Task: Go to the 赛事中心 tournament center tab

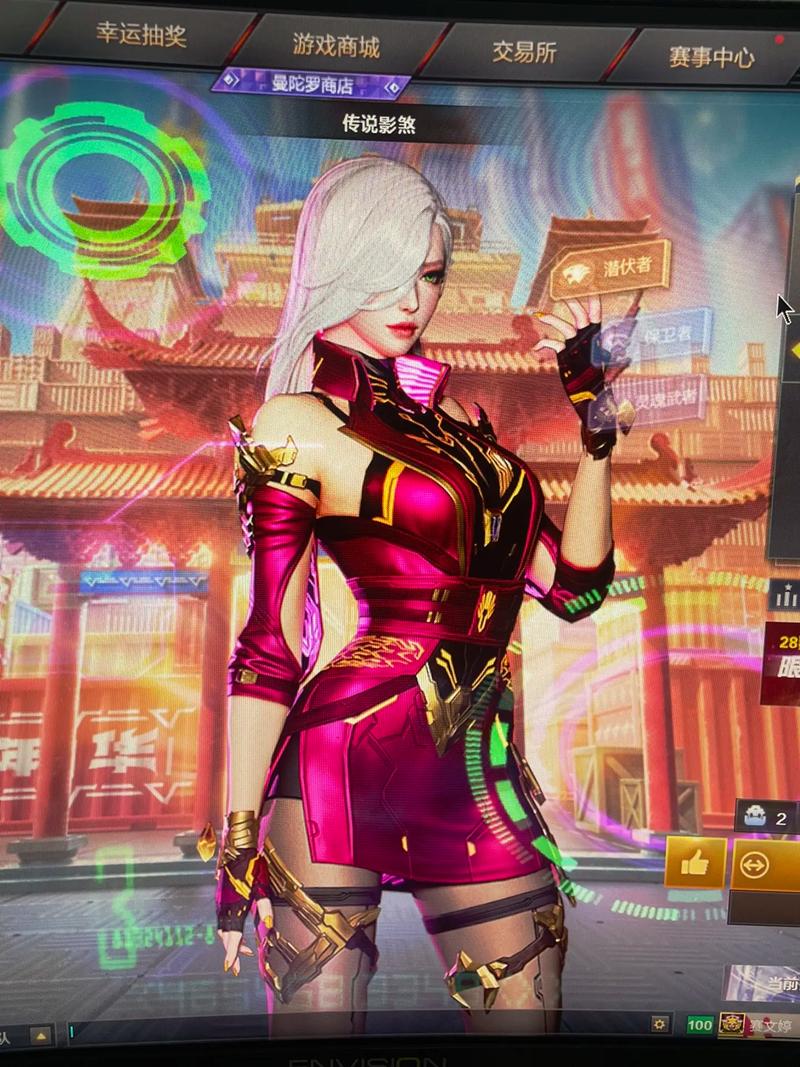Action: (x=711, y=57)
